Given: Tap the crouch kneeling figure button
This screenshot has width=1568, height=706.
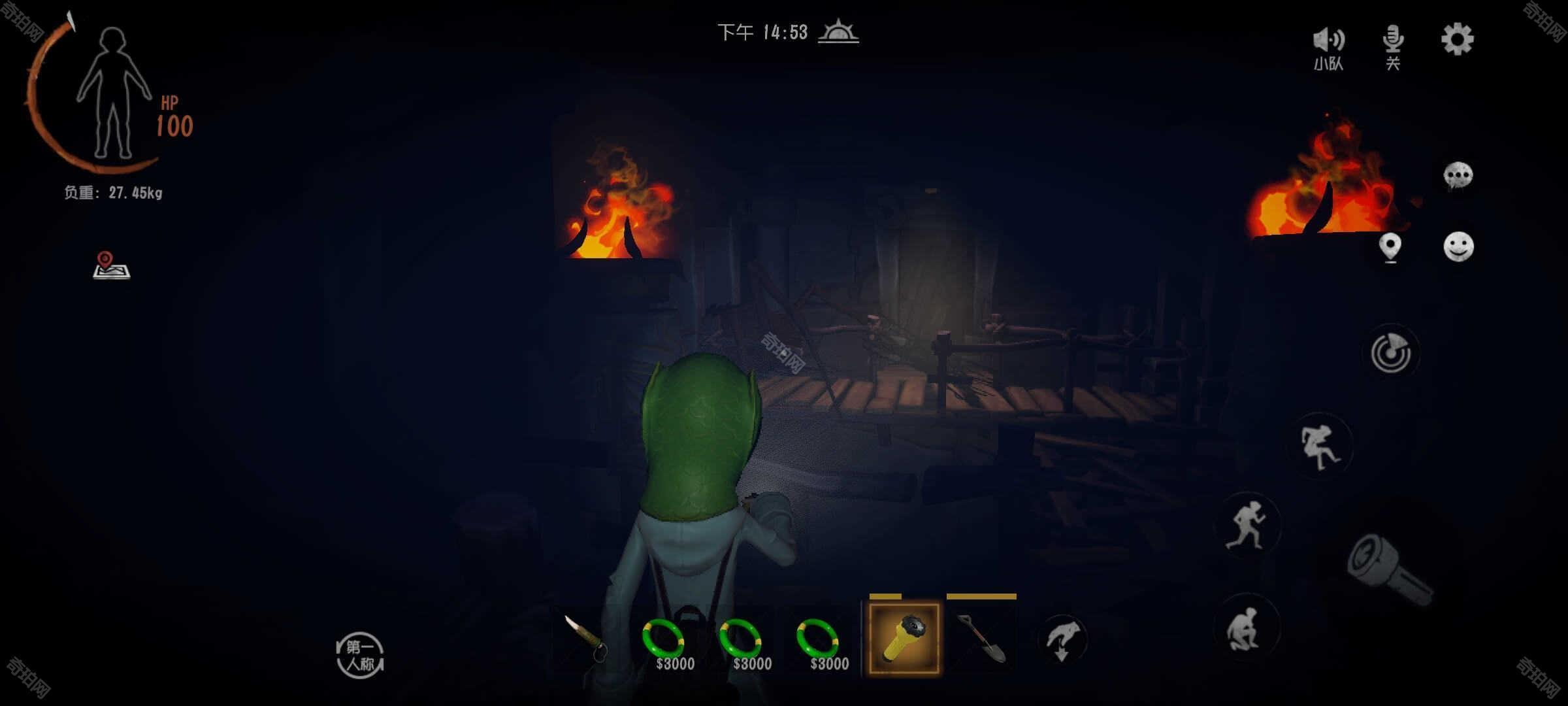Looking at the screenshot, I should pos(1245,629).
